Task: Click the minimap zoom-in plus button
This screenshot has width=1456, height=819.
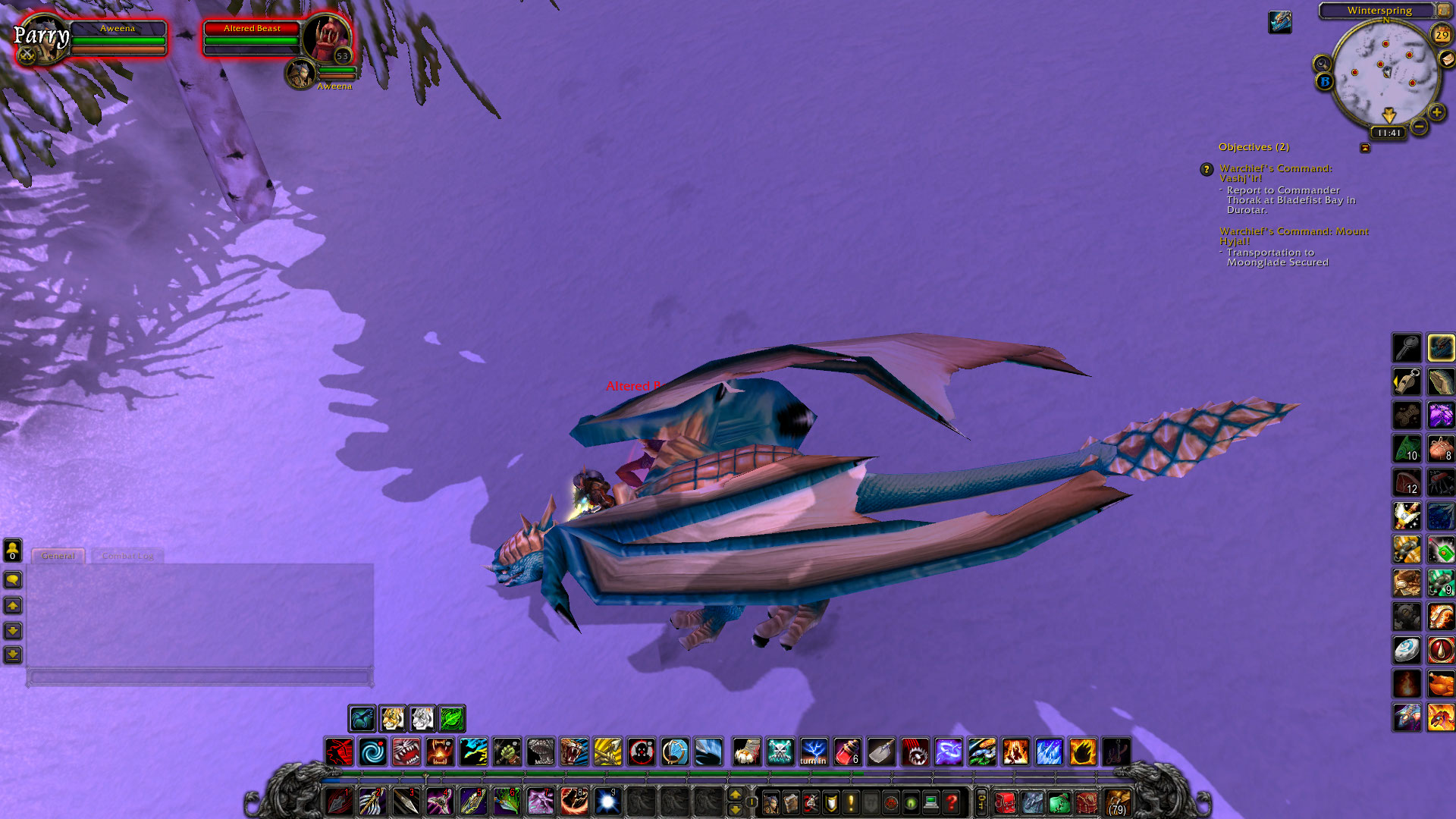Action: click(1436, 112)
